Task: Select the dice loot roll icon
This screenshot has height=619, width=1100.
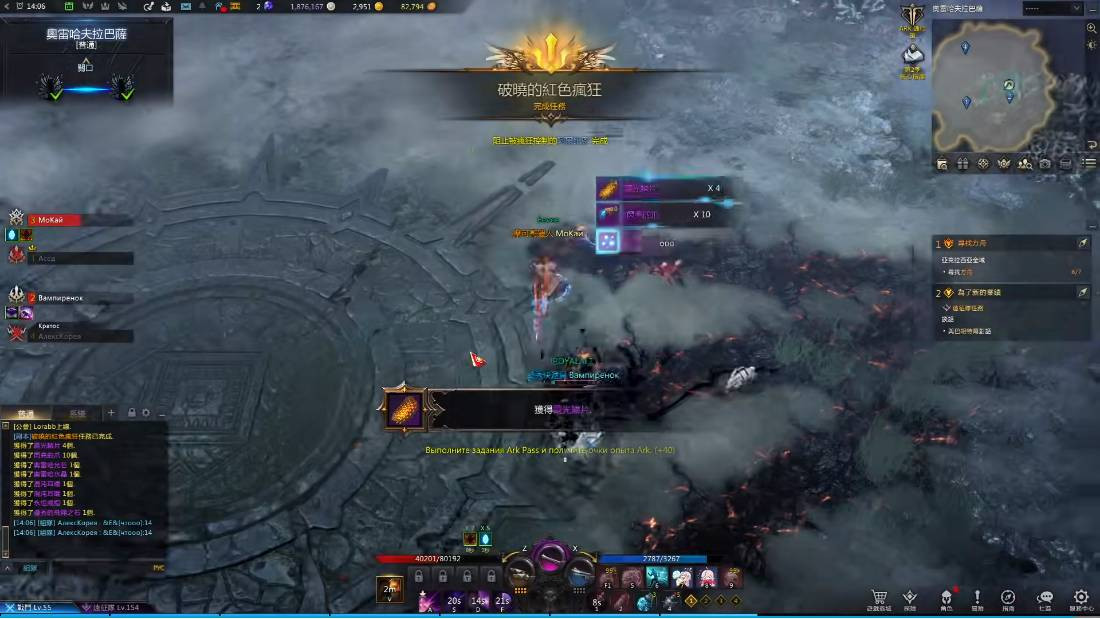Action: (607, 240)
